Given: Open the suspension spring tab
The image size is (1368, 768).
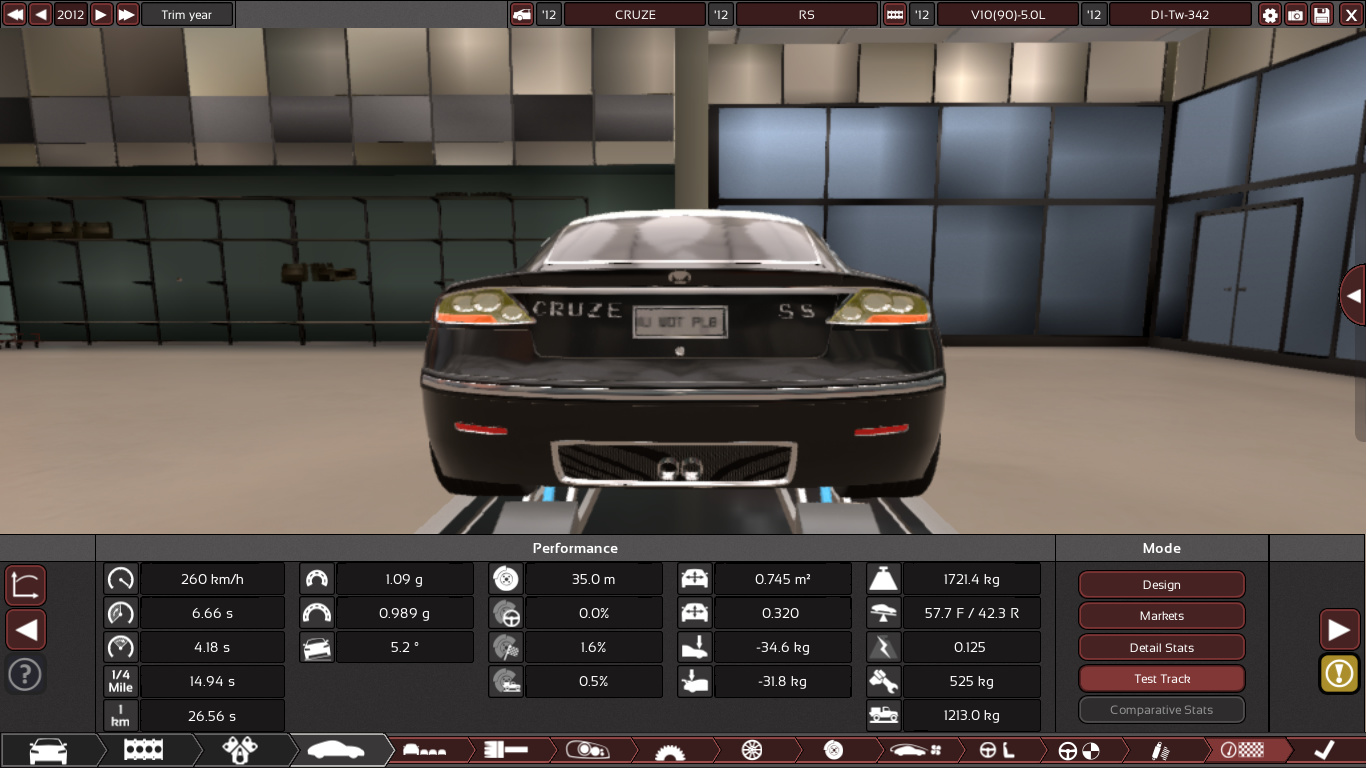Looking at the screenshot, I should click(1162, 750).
